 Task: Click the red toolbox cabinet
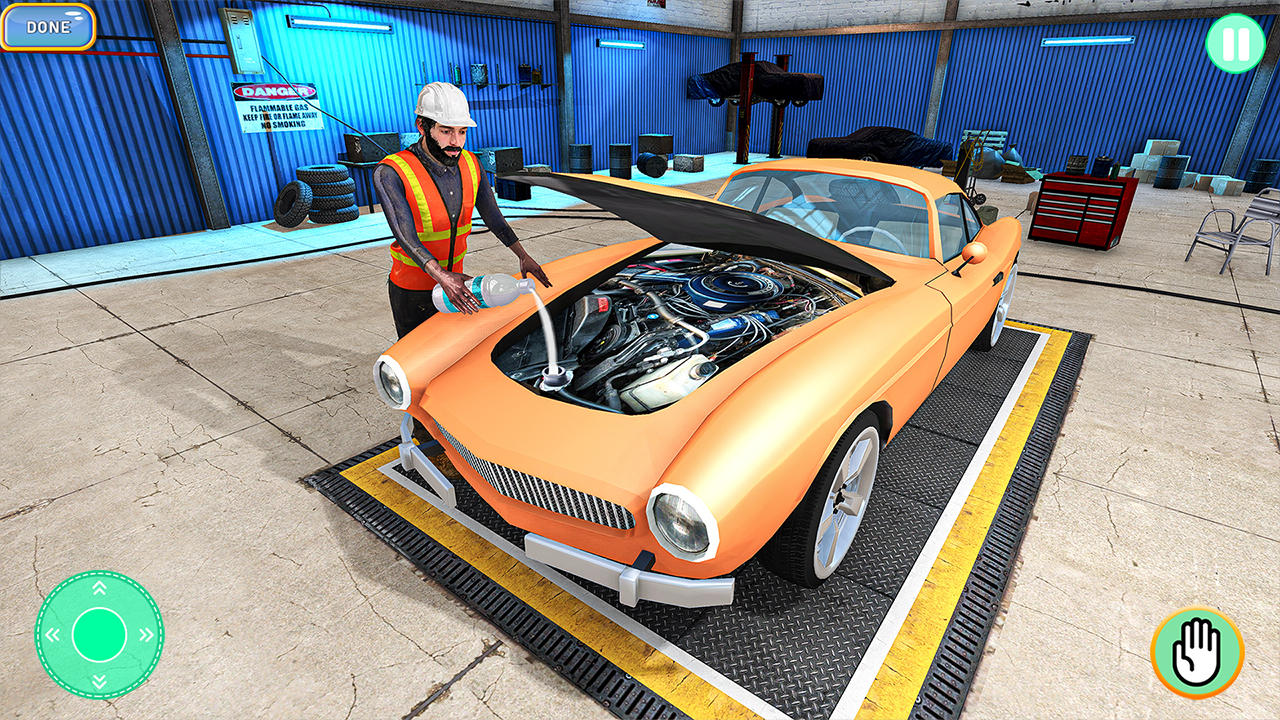coord(1085,210)
